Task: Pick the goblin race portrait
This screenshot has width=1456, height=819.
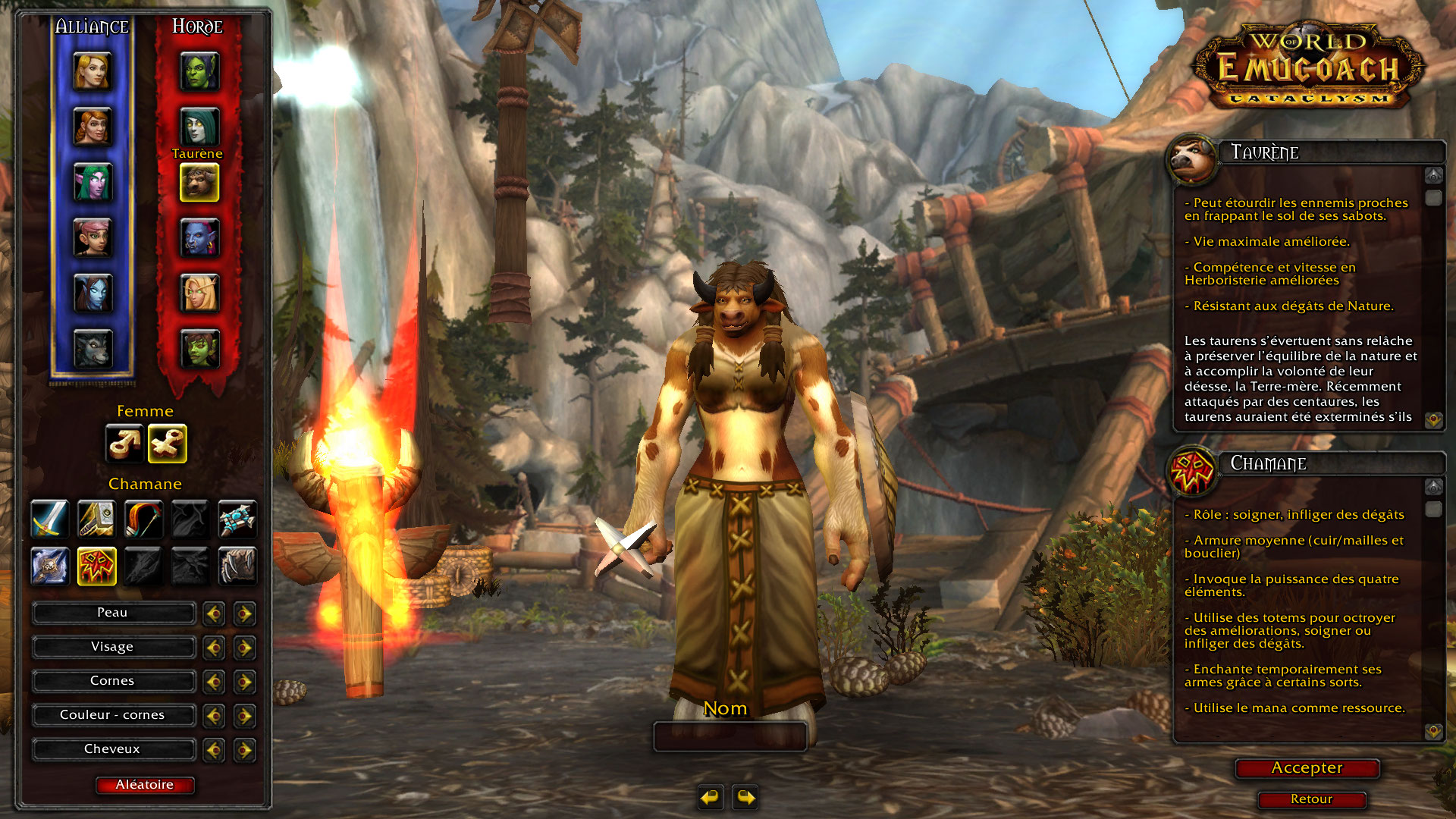Action: pos(199,349)
